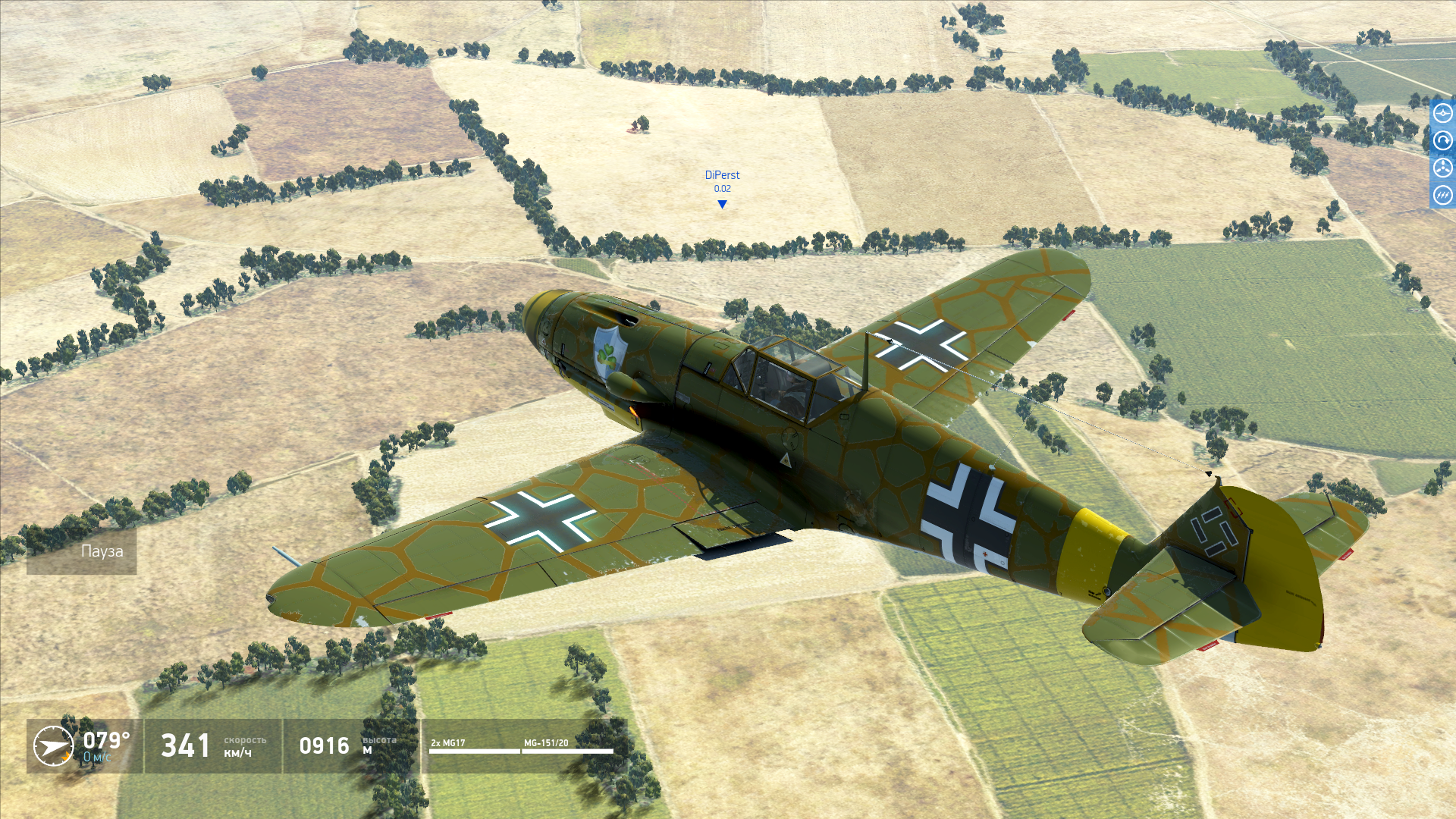Image resolution: width=1456 pixels, height=819 pixels.
Task: Select the three-bullets weapons icon
Action: pos(1442,196)
